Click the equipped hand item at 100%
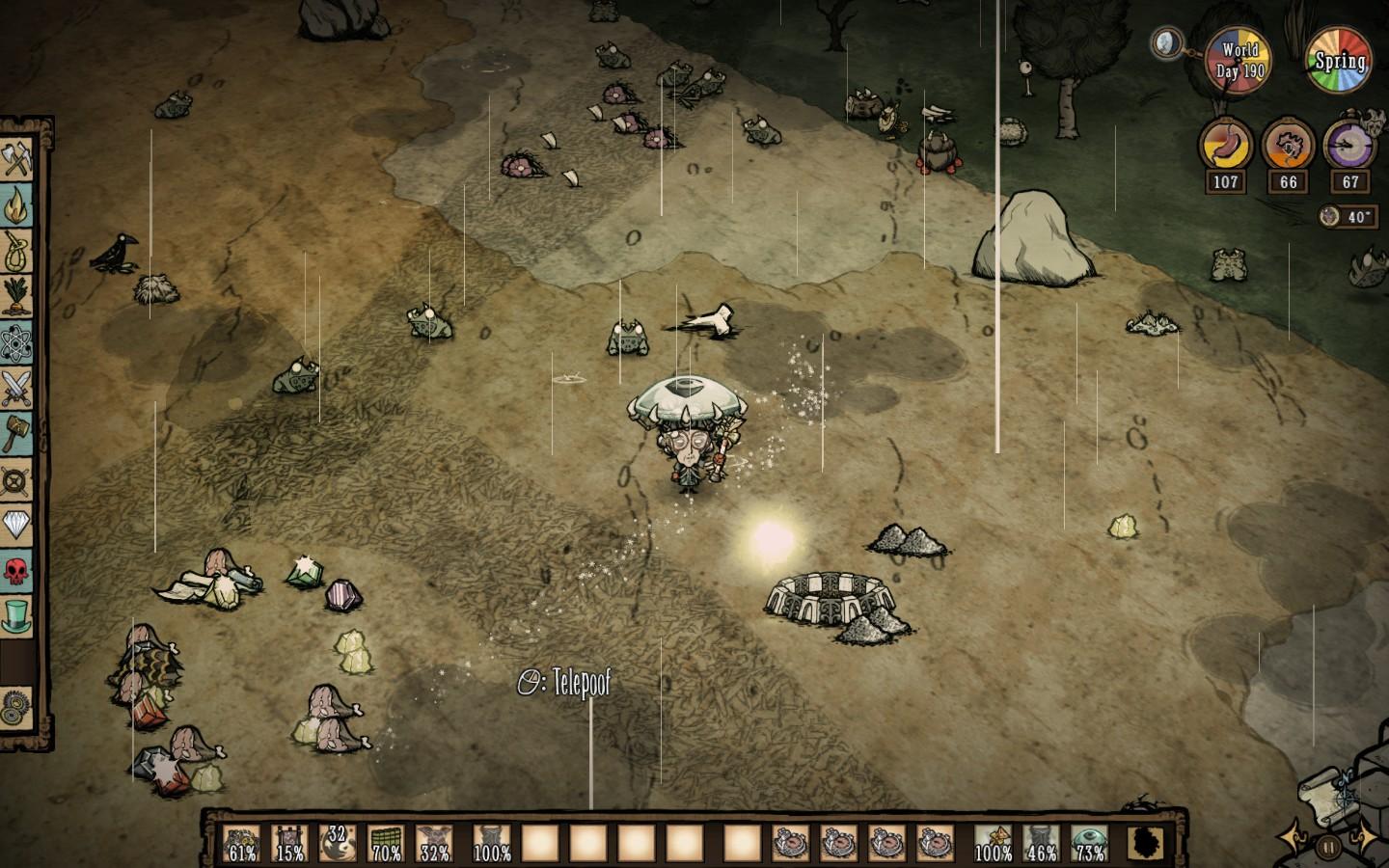 pyautogui.click(x=994, y=842)
